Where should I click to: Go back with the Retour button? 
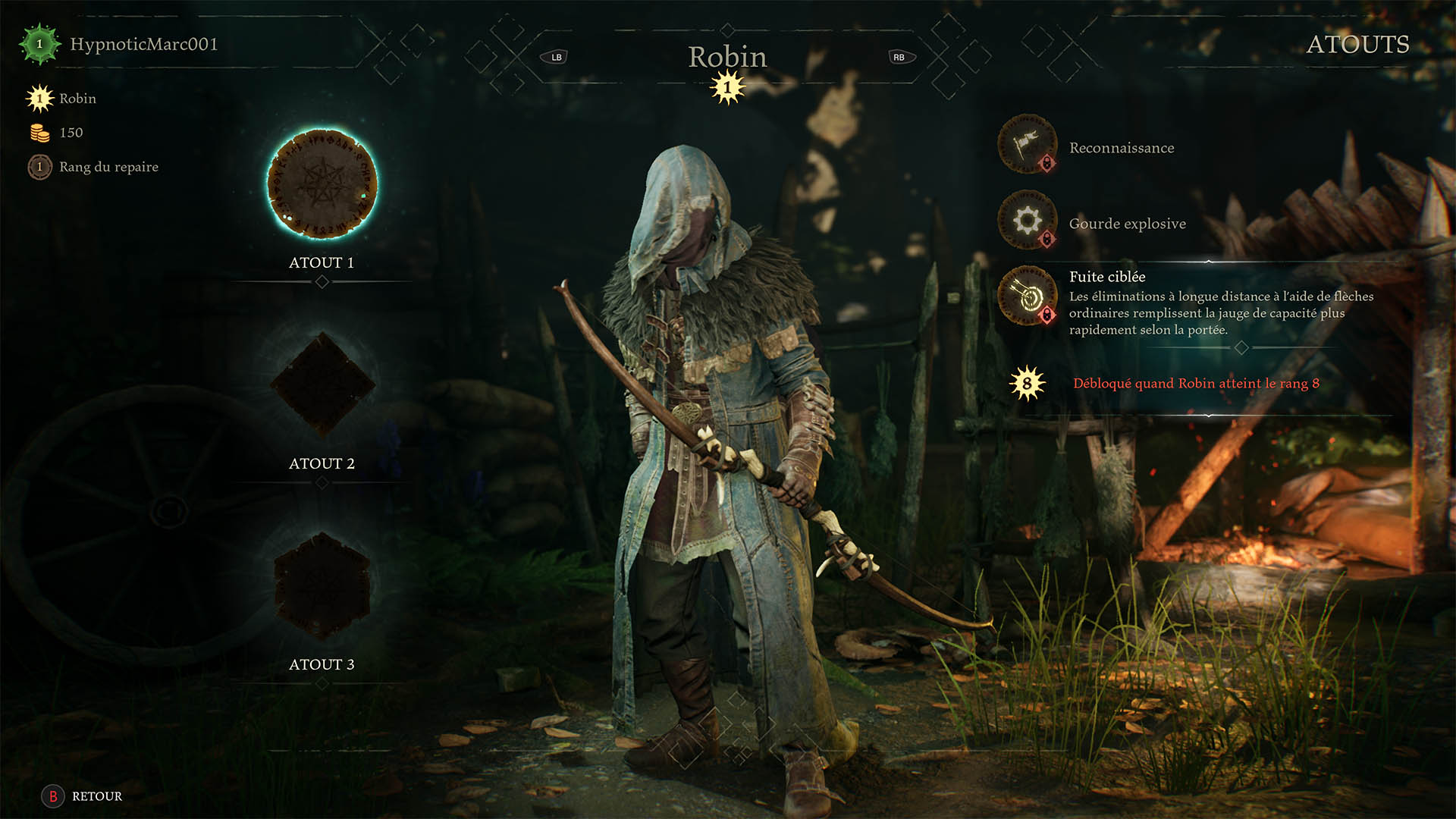(x=82, y=796)
